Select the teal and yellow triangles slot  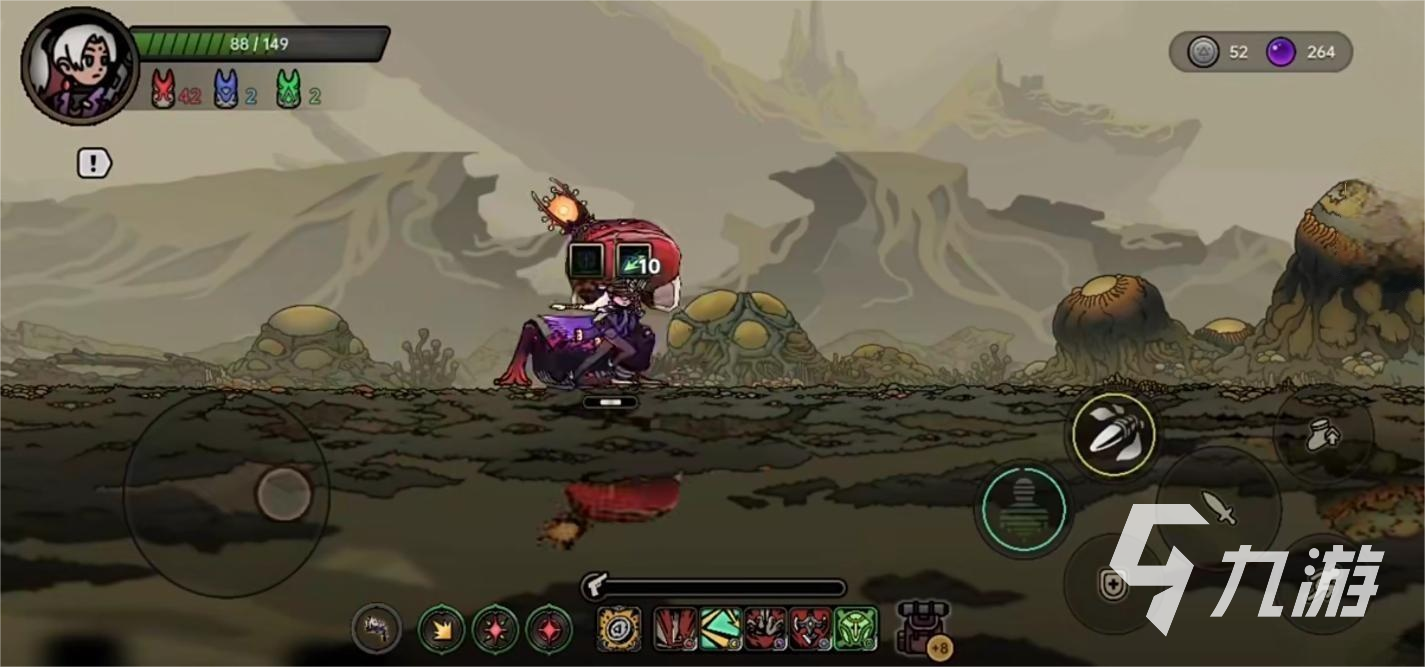pos(721,629)
